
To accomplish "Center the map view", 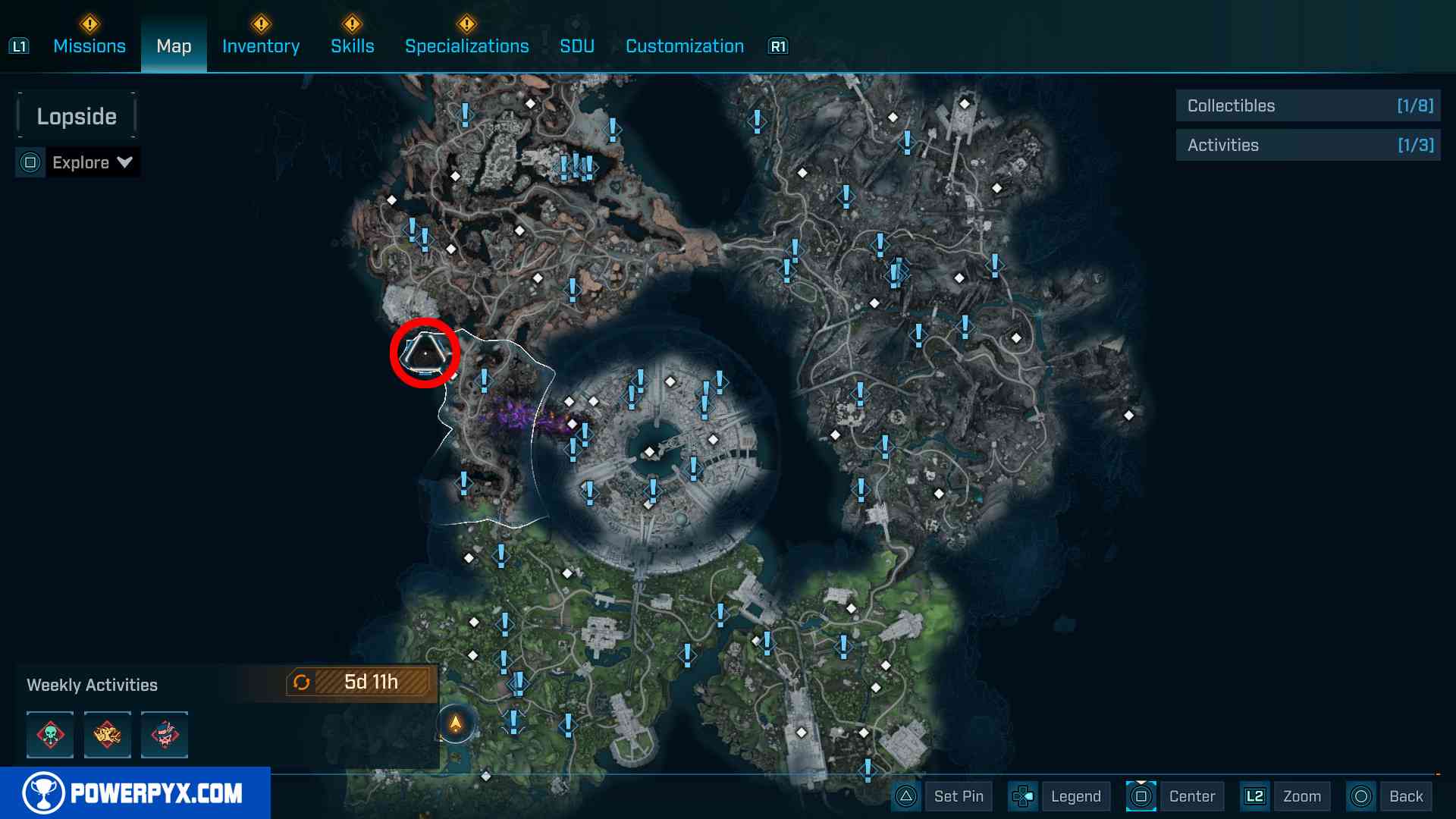I will tap(1176, 796).
